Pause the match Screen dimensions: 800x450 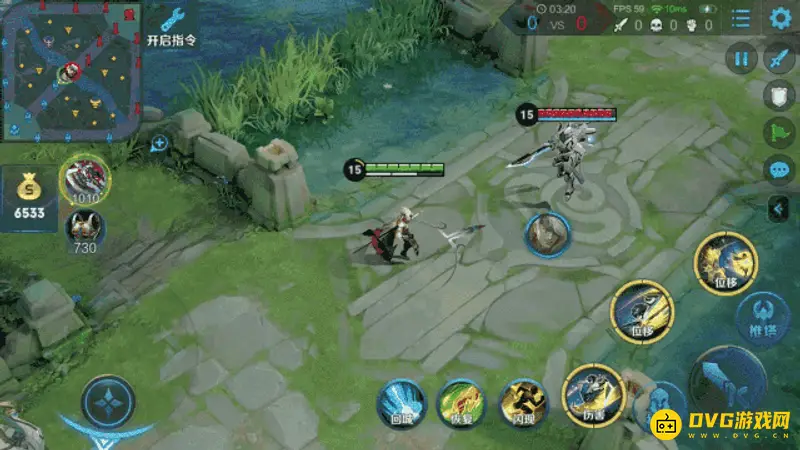[x=741, y=59]
